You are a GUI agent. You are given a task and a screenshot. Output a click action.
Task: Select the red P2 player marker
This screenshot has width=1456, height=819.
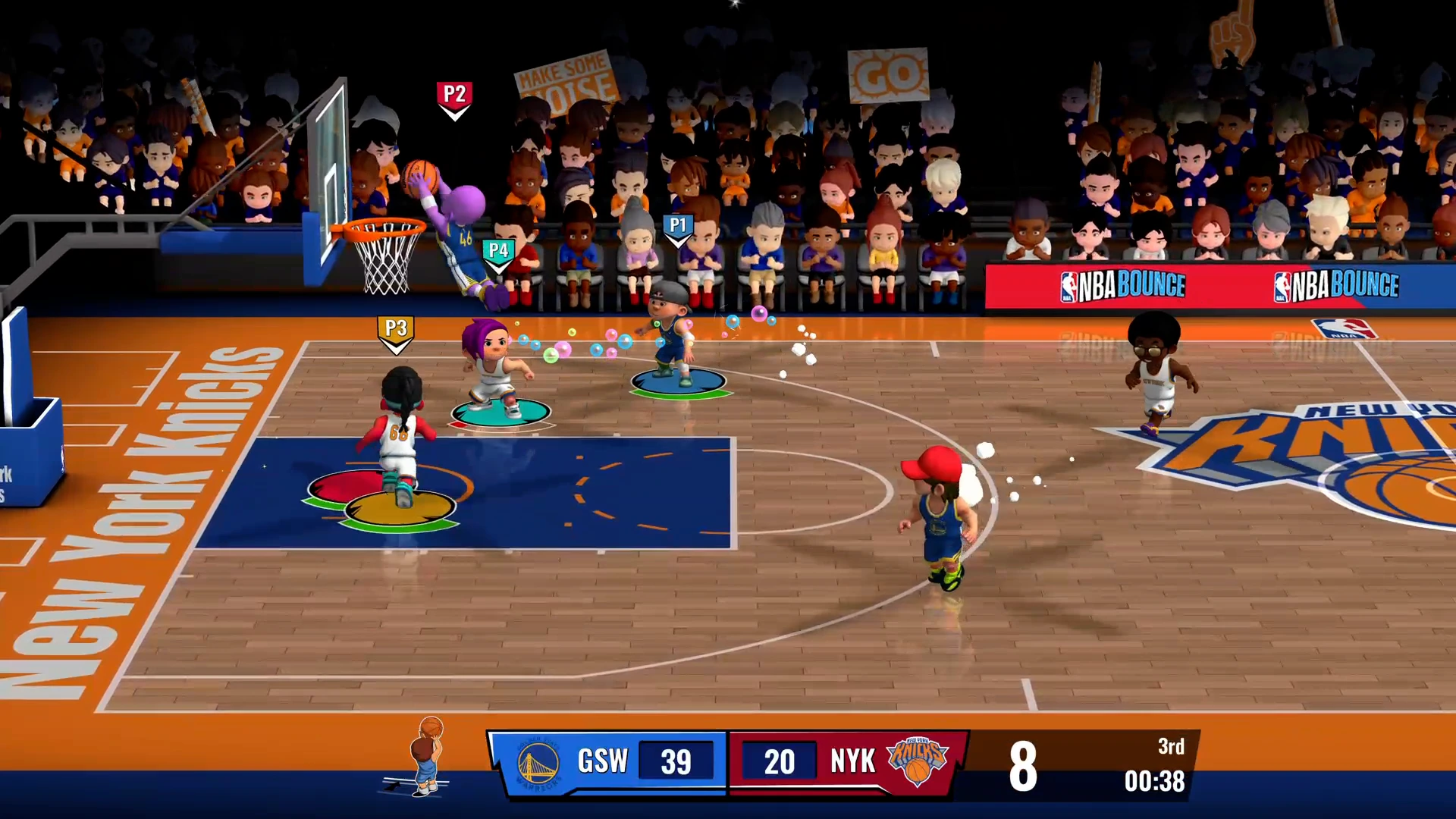point(454,97)
